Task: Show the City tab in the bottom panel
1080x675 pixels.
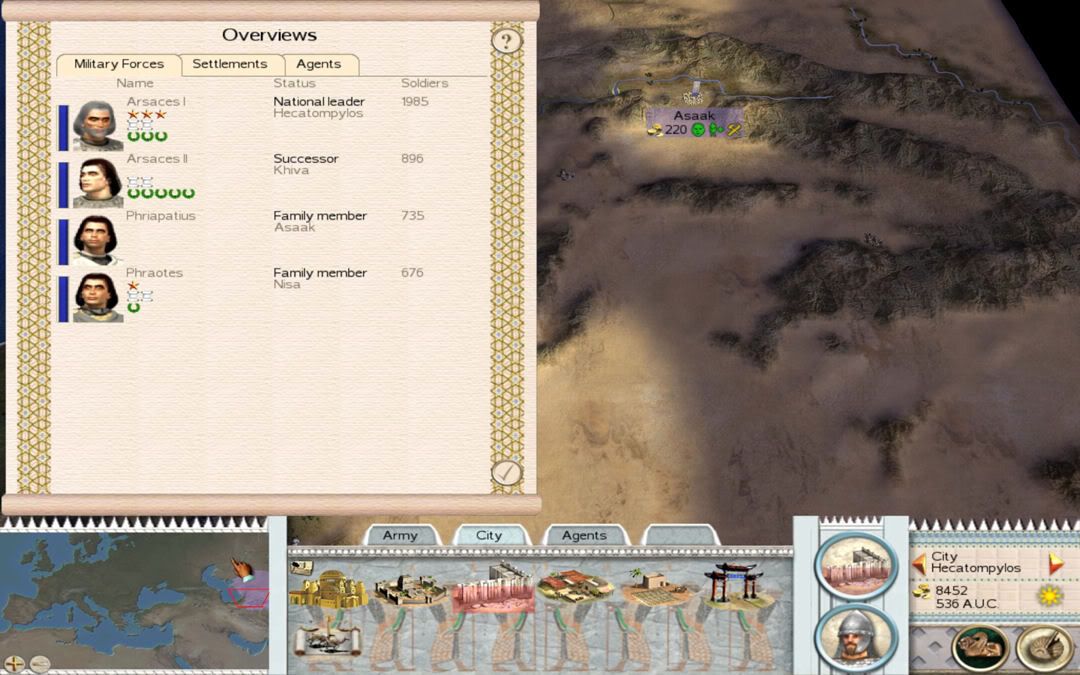Action: point(489,536)
